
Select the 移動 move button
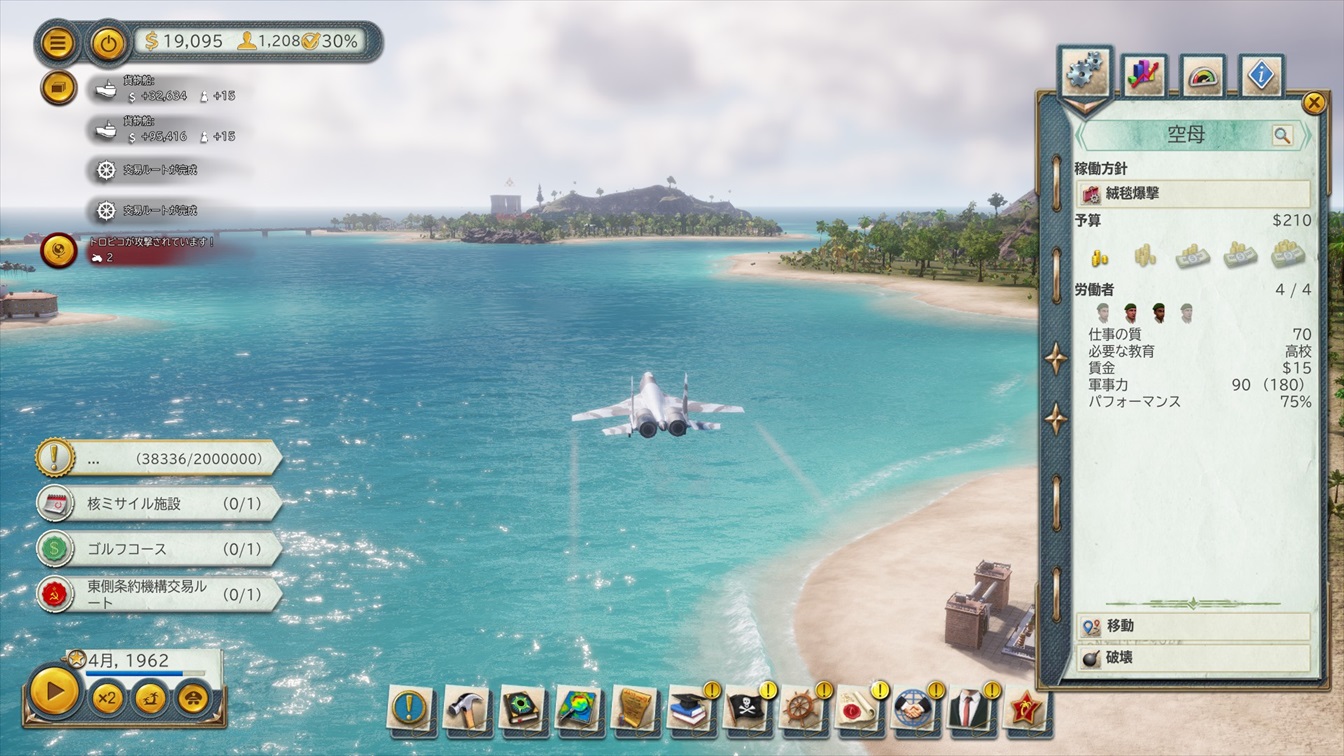coord(1193,626)
